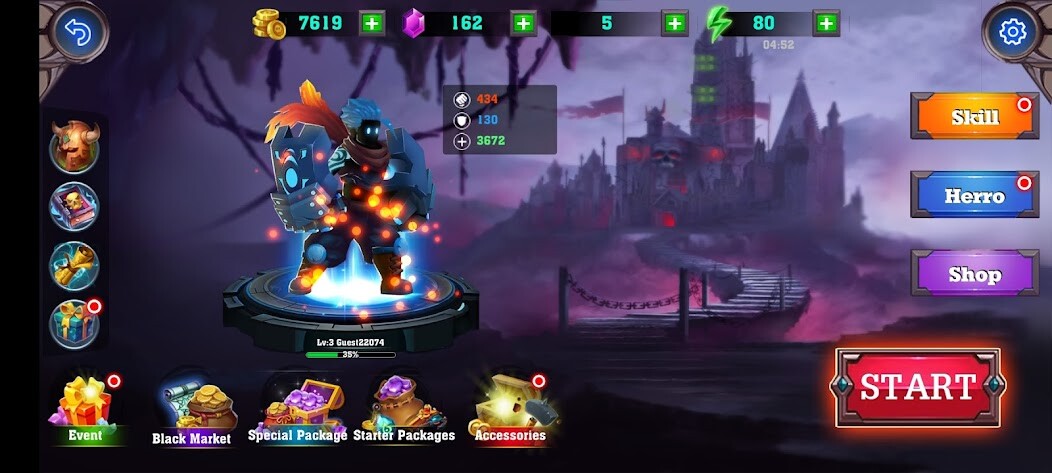The width and height of the screenshot is (1052, 473).
Task: Open the skull book icon
Action: [75, 207]
